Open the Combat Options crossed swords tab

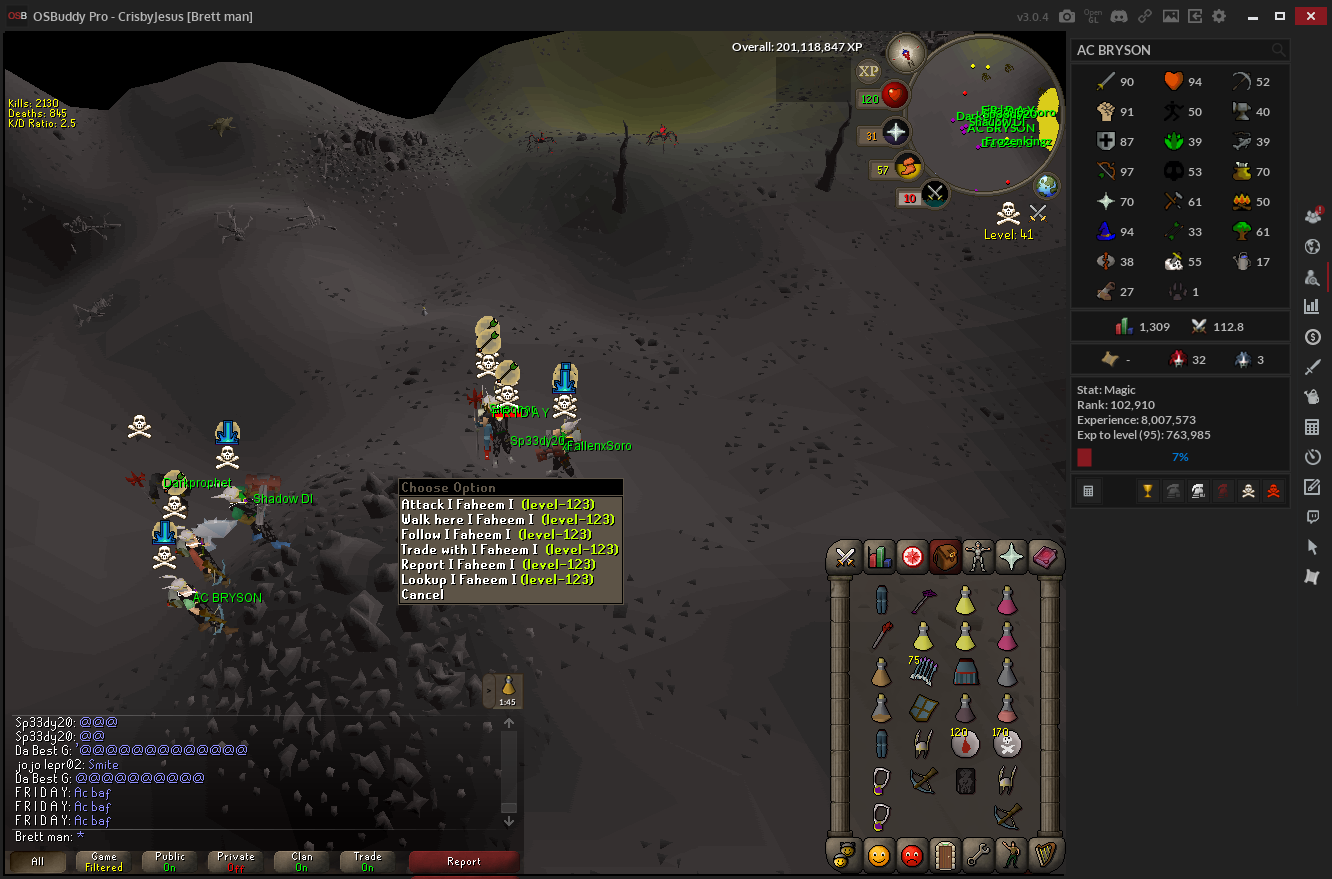click(x=846, y=557)
